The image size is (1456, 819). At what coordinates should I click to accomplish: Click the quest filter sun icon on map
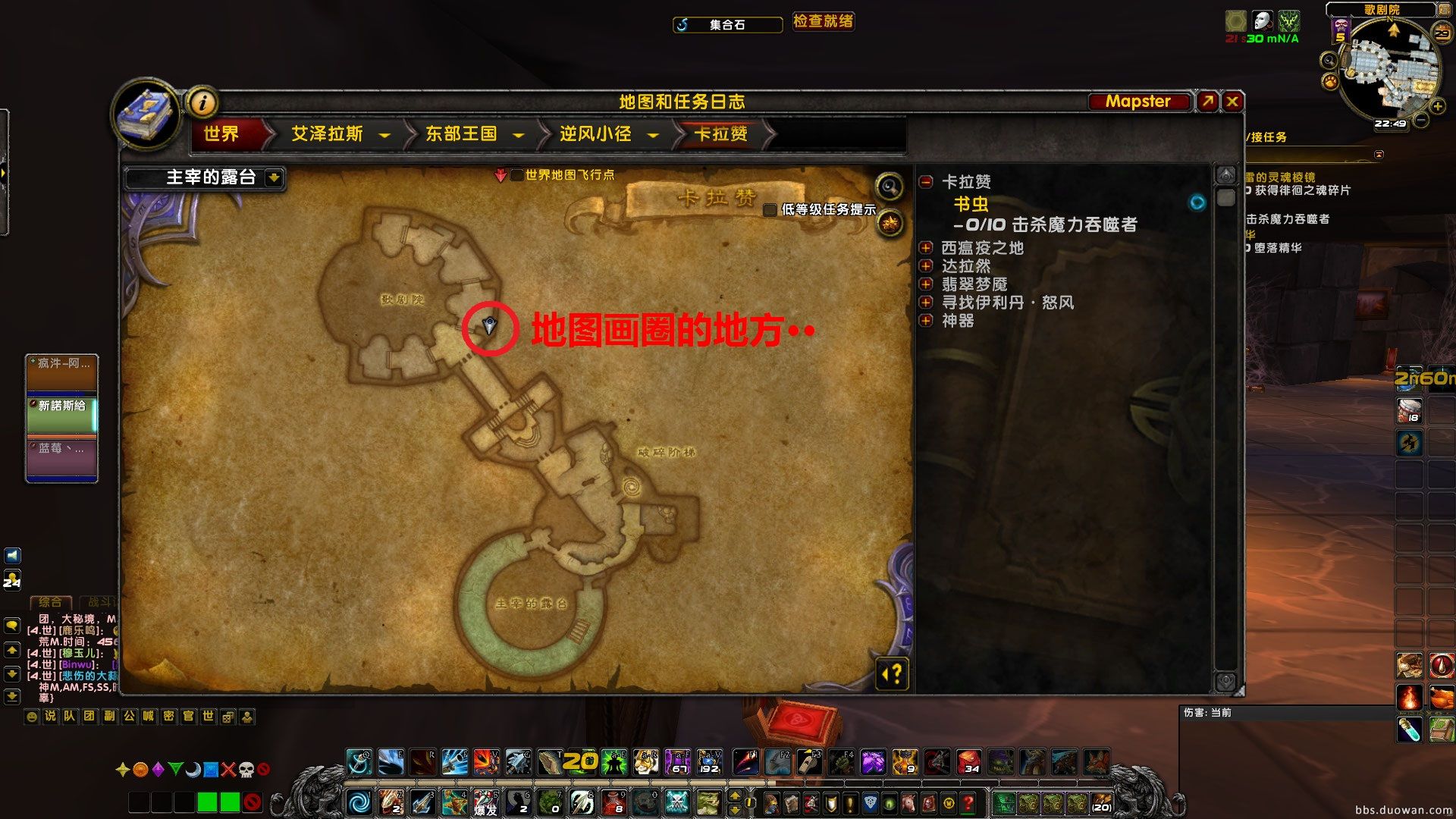890,221
